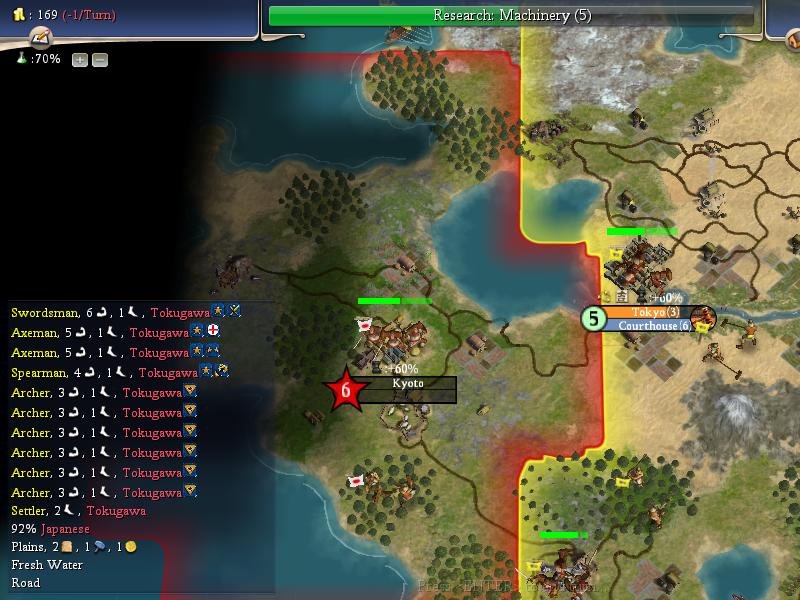The width and height of the screenshot is (800, 600).
Task: Open the event log notepad icon
Action: [x=41, y=38]
